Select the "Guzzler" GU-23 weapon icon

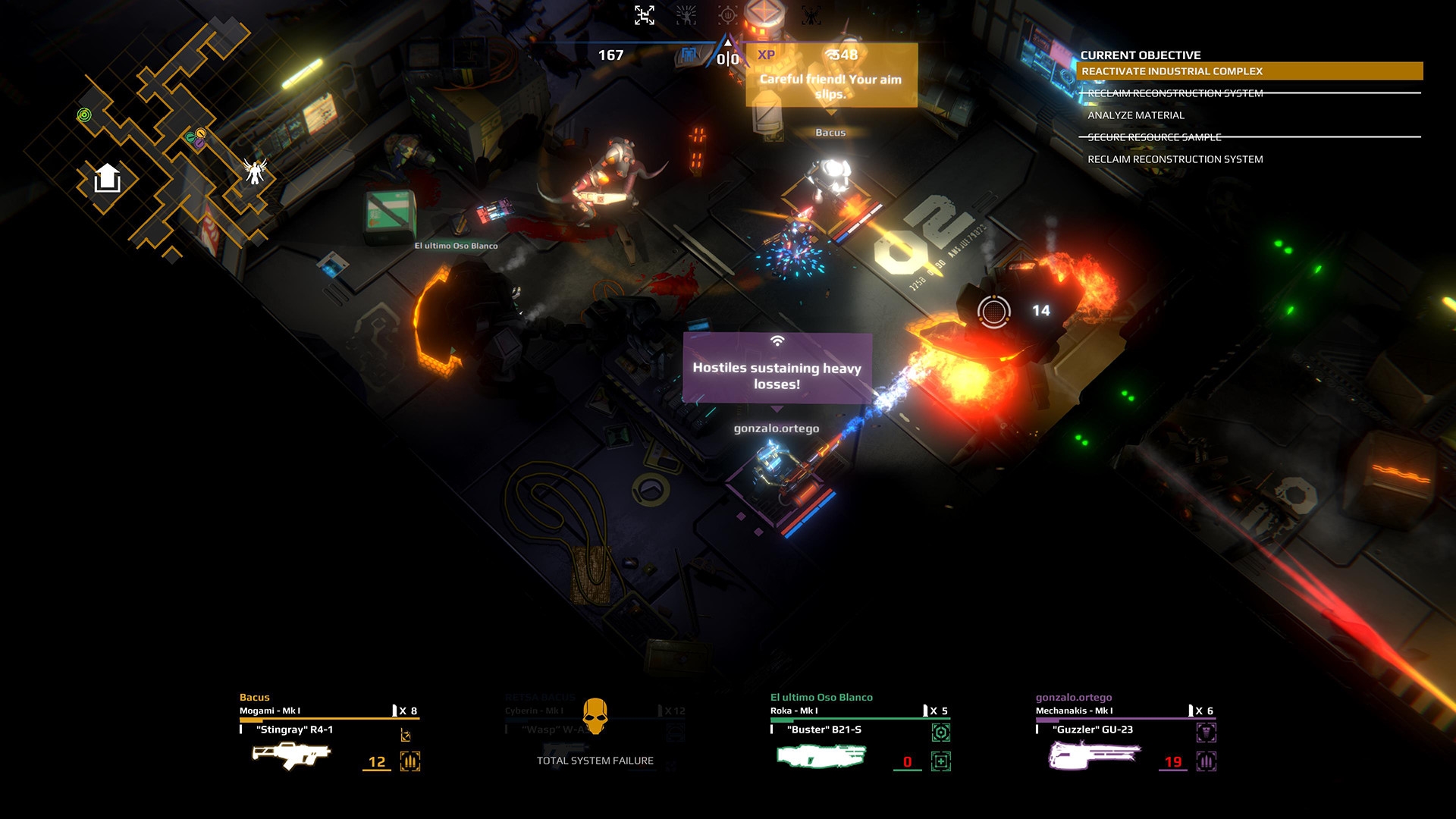tap(1094, 755)
